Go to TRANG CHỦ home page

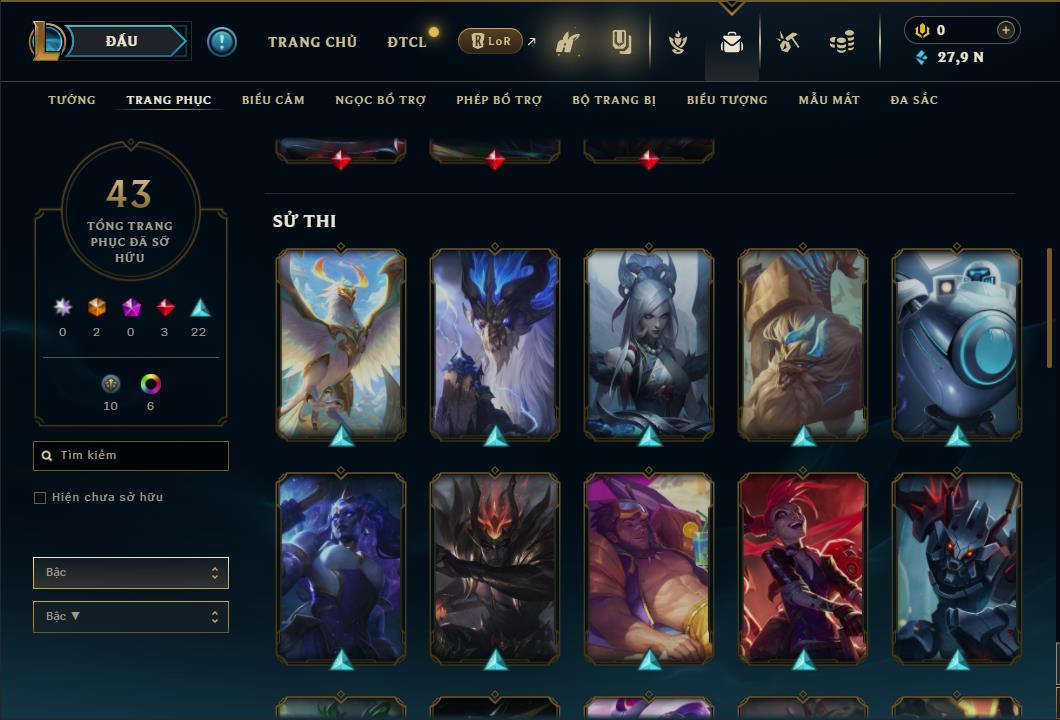click(x=312, y=42)
